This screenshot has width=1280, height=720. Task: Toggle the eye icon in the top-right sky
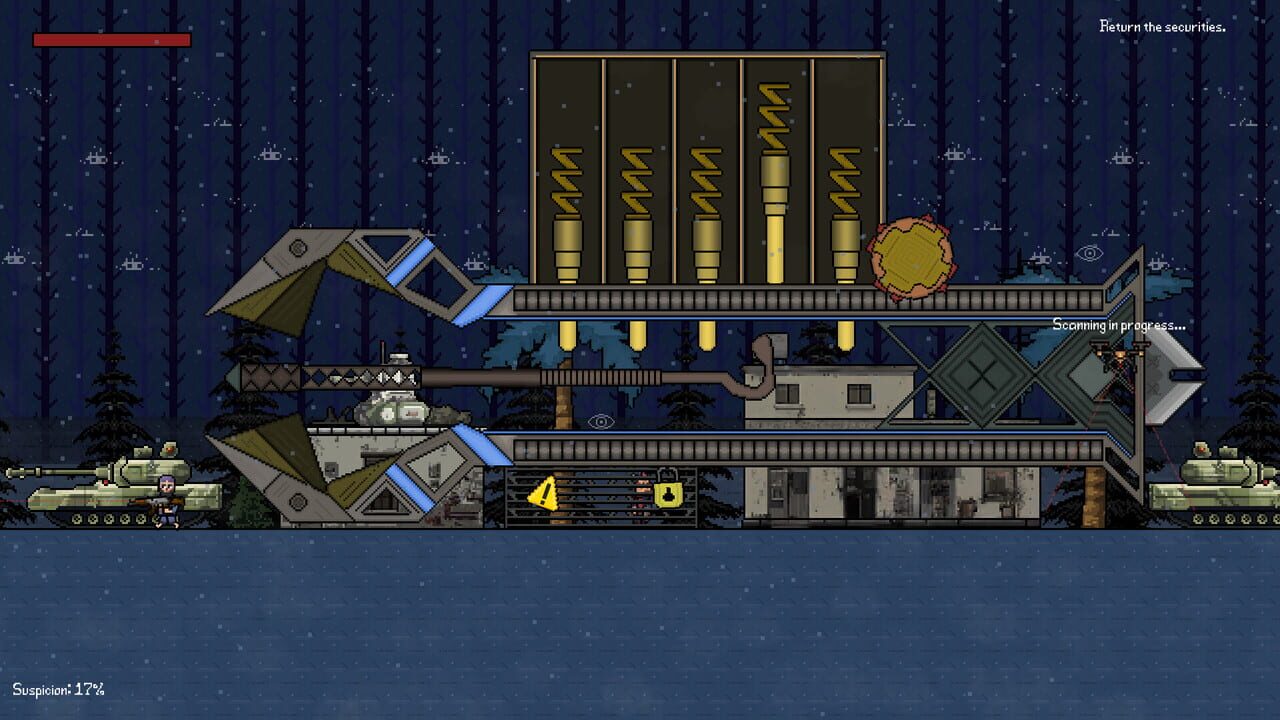[x=1089, y=254]
